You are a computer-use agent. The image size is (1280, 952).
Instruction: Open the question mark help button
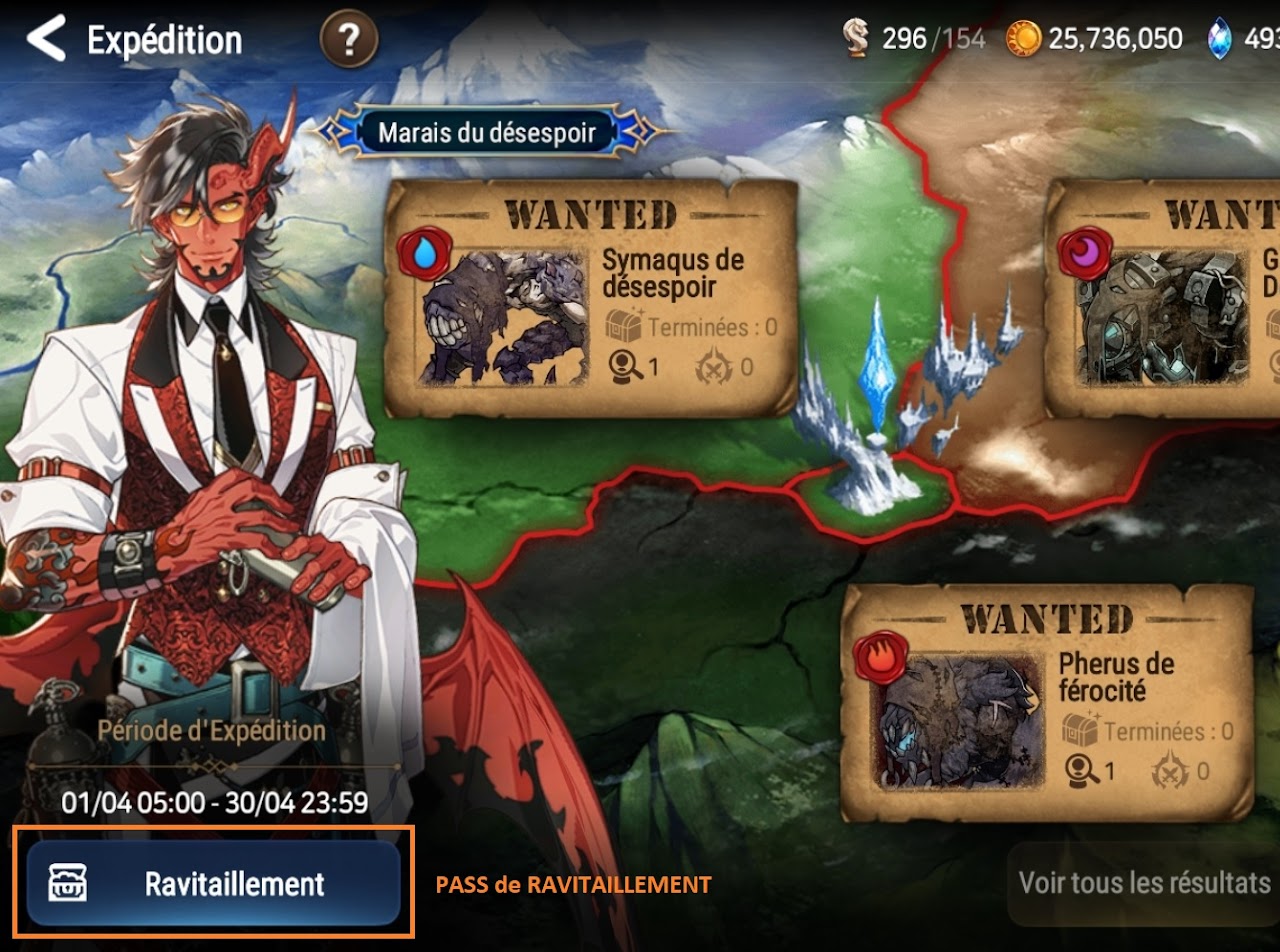[348, 41]
